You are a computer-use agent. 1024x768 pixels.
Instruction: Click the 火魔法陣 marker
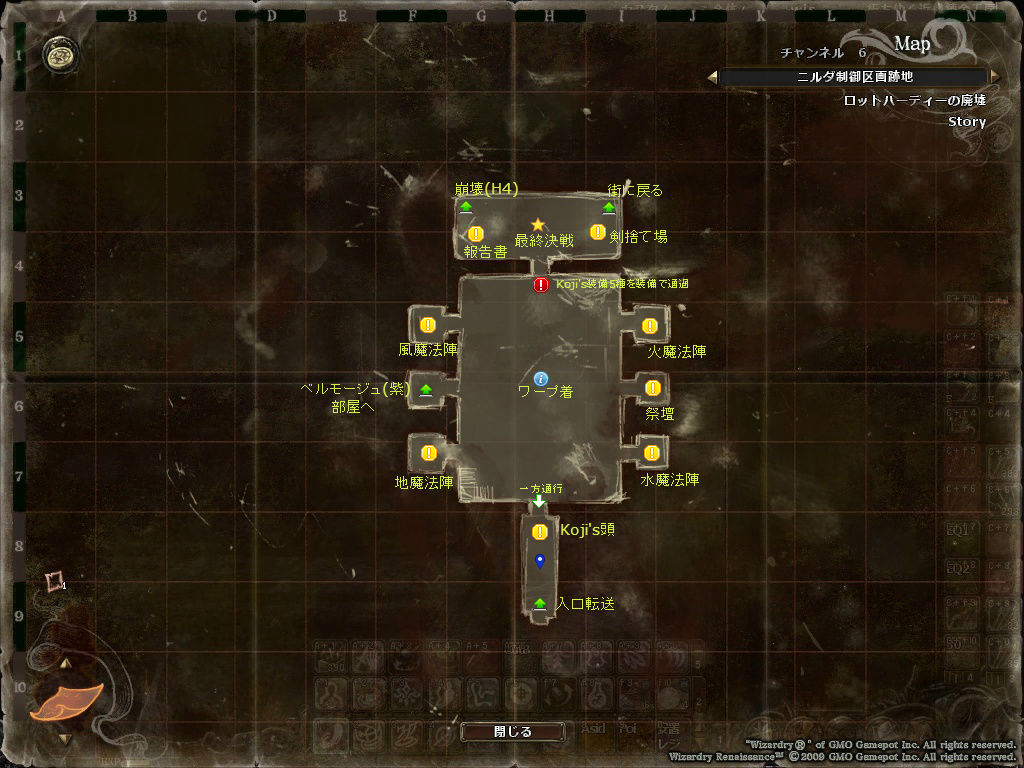point(650,326)
